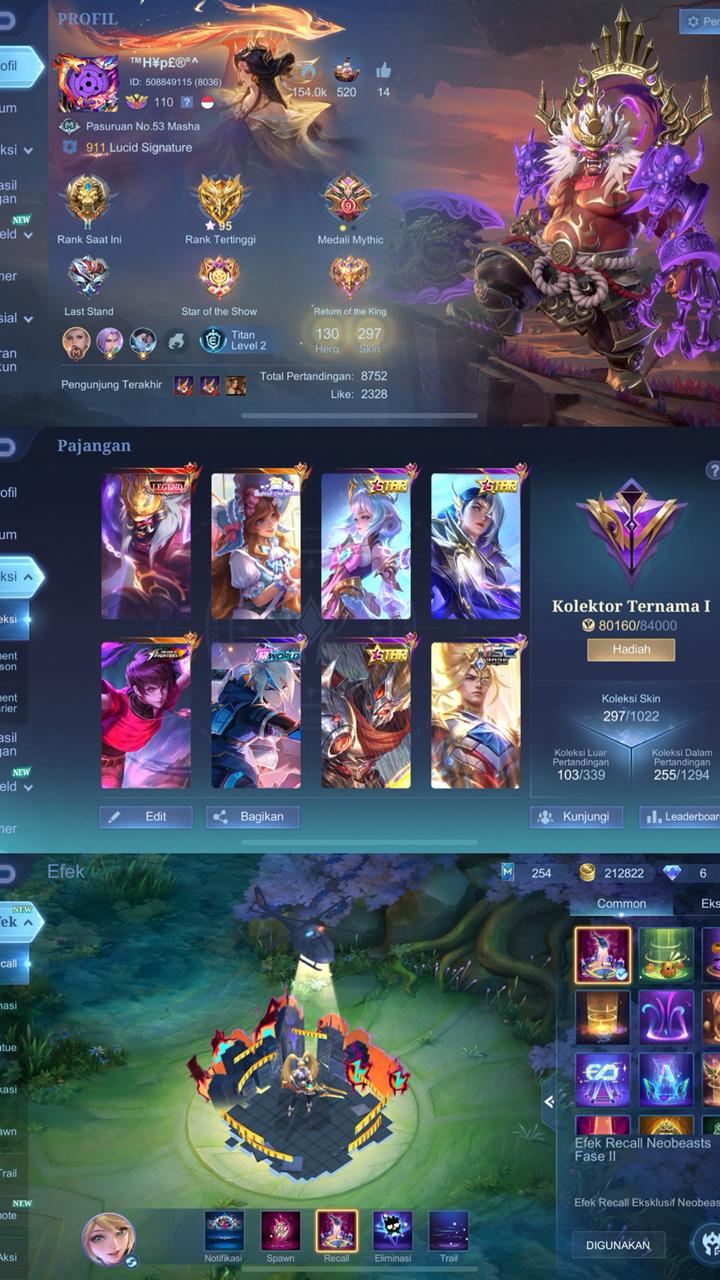The width and height of the screenshot is (720, 1280).
Task: Open the Last Stand achievement badge
Action: (88, 277)
